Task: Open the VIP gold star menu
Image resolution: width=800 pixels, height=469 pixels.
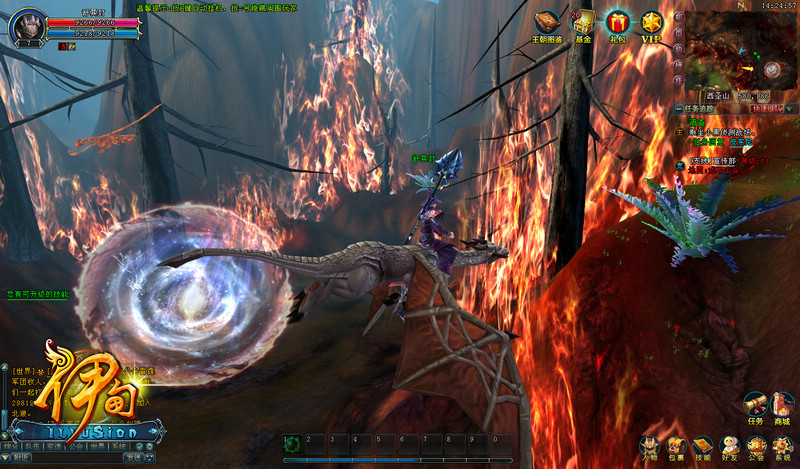Action: click(x=651, y=22)
